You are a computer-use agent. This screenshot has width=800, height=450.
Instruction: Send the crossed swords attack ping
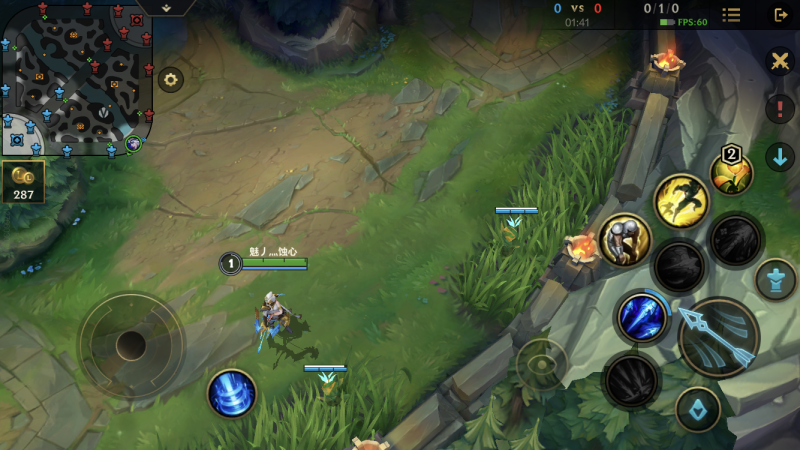pyautogui.click(x=780, y=62)
